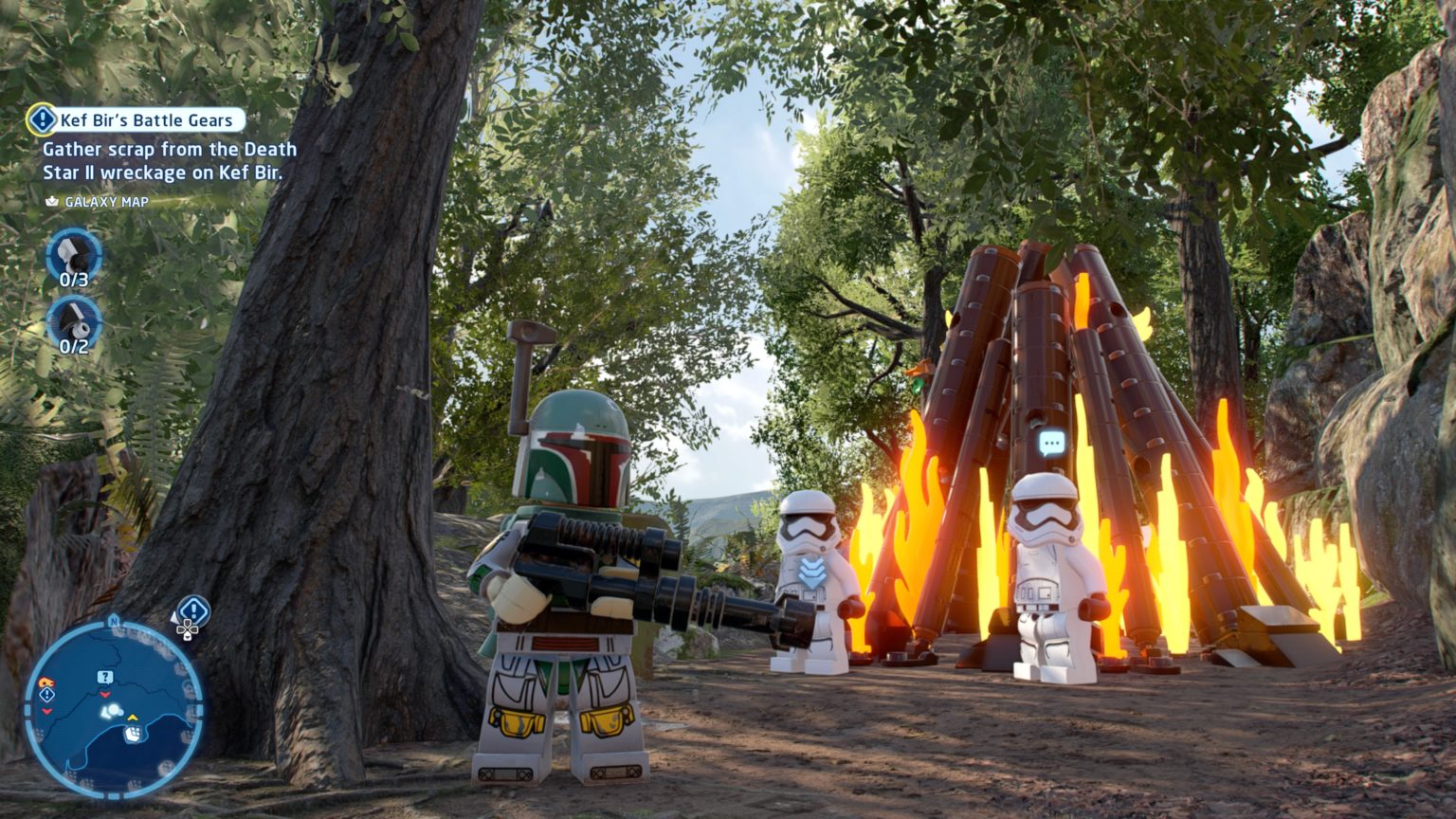Toggle the yellow chevron marker on the minimap
1456x819 pixels.
(x=132, y=718)
